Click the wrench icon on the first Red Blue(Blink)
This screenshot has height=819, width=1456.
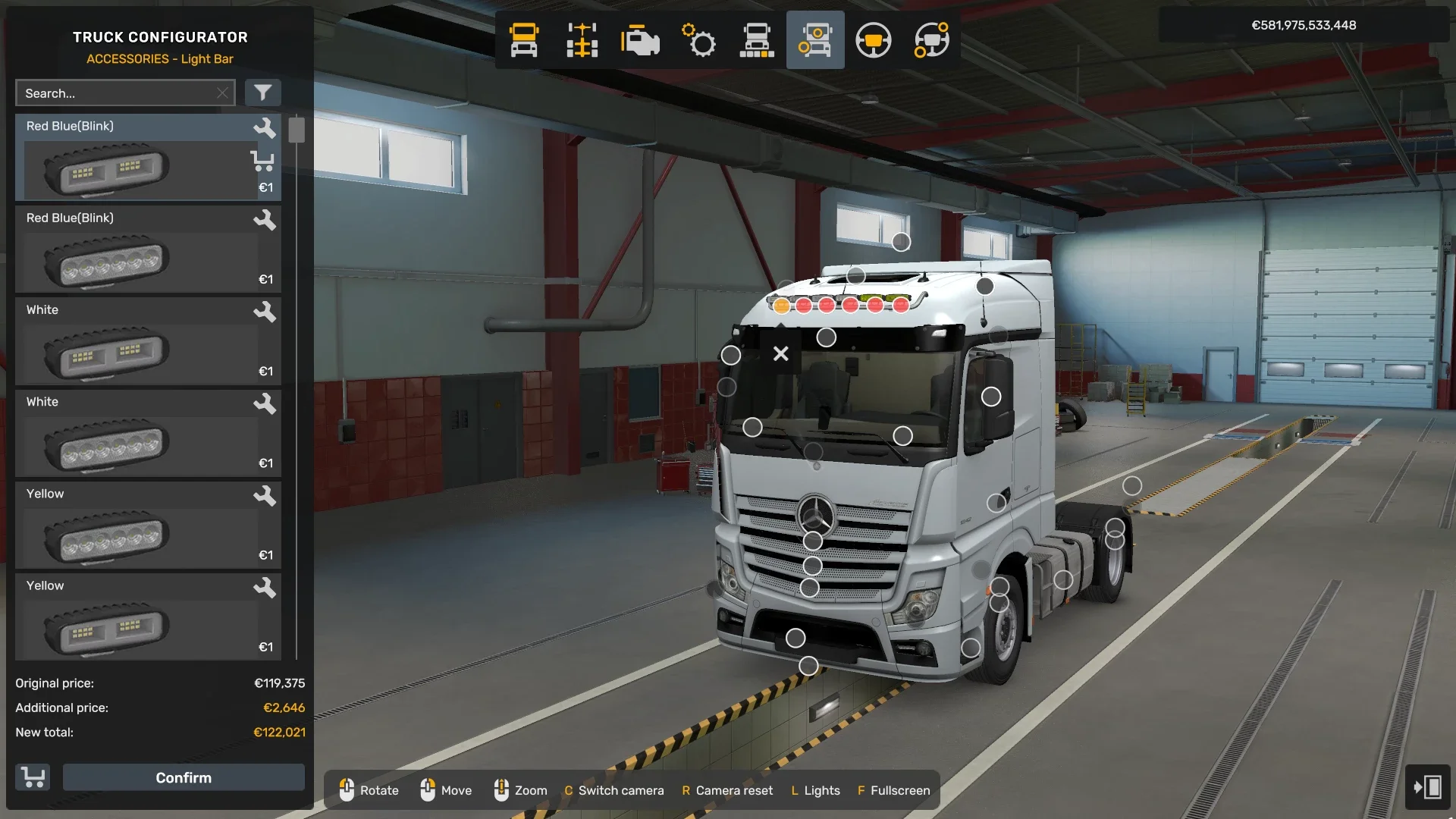click(x=265, y=128)
